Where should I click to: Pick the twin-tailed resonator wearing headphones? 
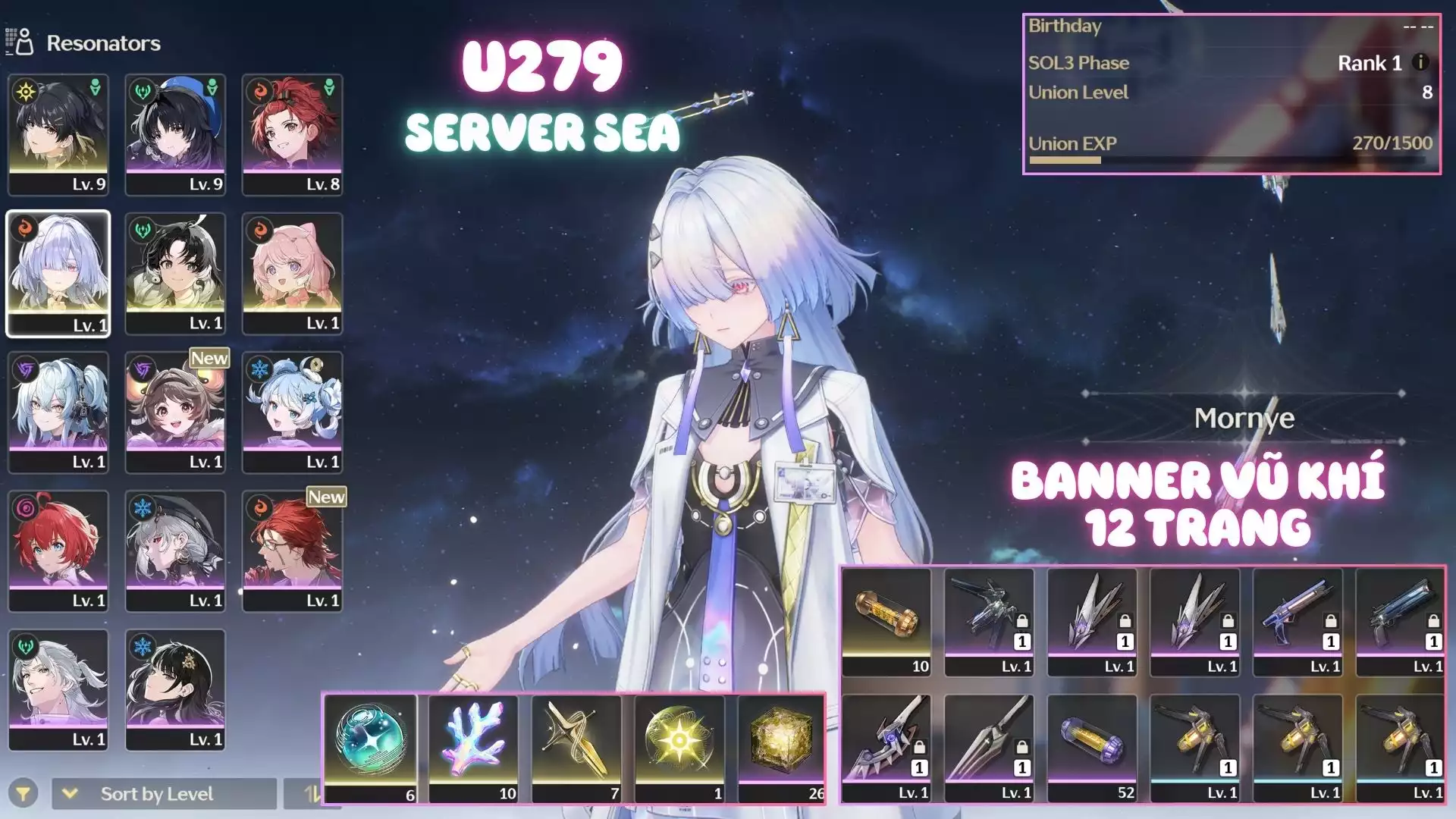pyautogui.click(x=58, y=412)
